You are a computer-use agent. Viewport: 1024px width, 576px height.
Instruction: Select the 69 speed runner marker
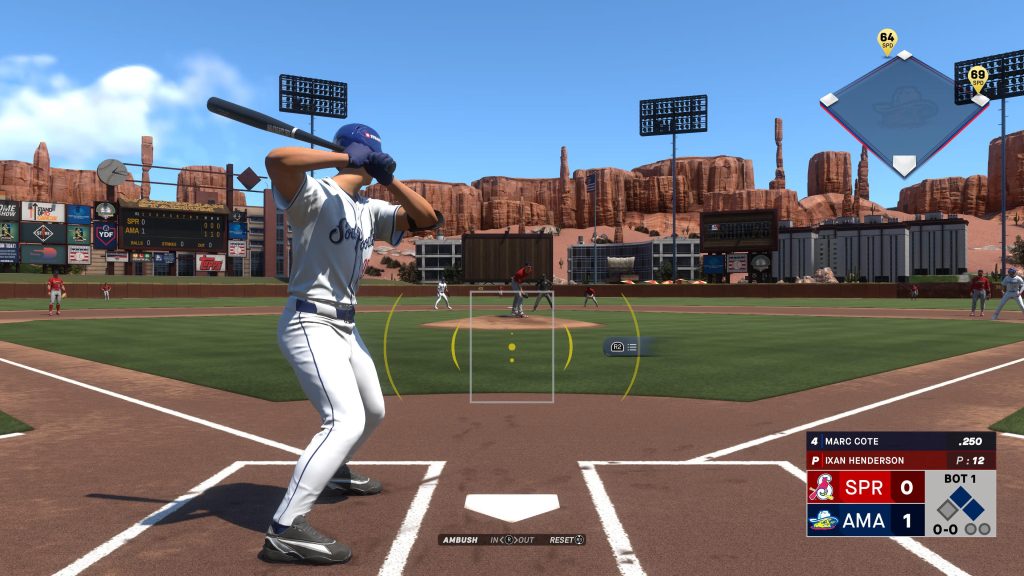977,77
